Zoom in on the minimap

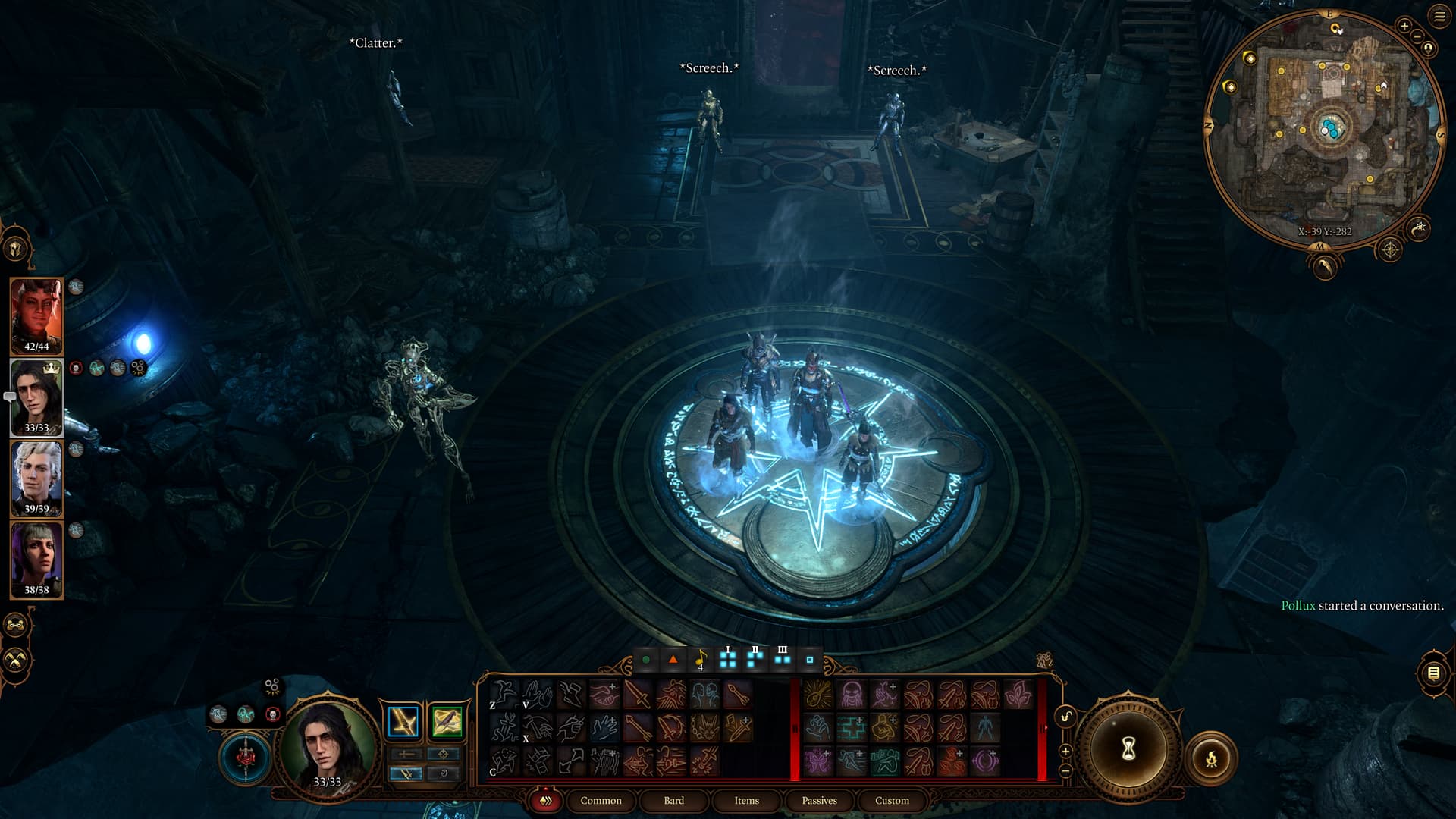[1404, 26]
